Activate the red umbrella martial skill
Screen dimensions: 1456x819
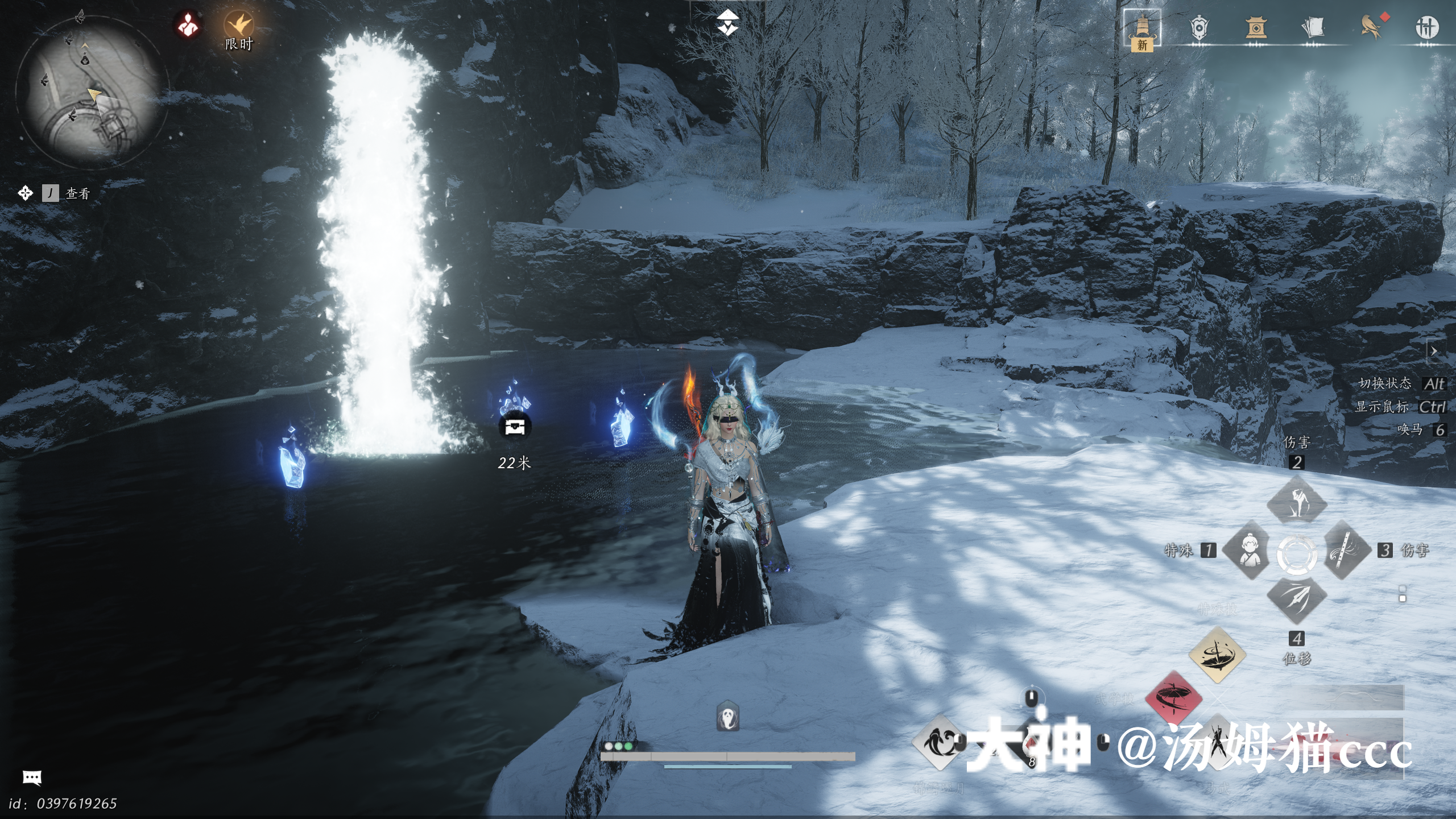click(x=1173, y=697)
